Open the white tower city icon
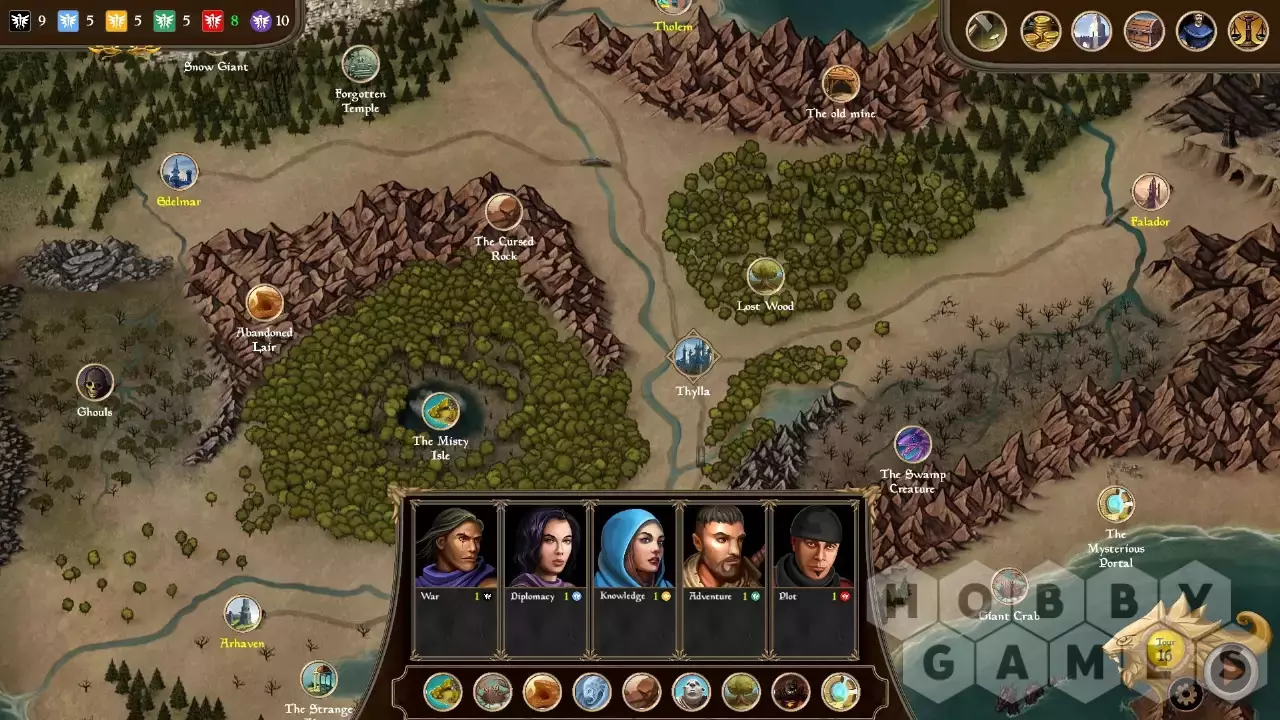The image size is (1280, 720). (1092, 31)
